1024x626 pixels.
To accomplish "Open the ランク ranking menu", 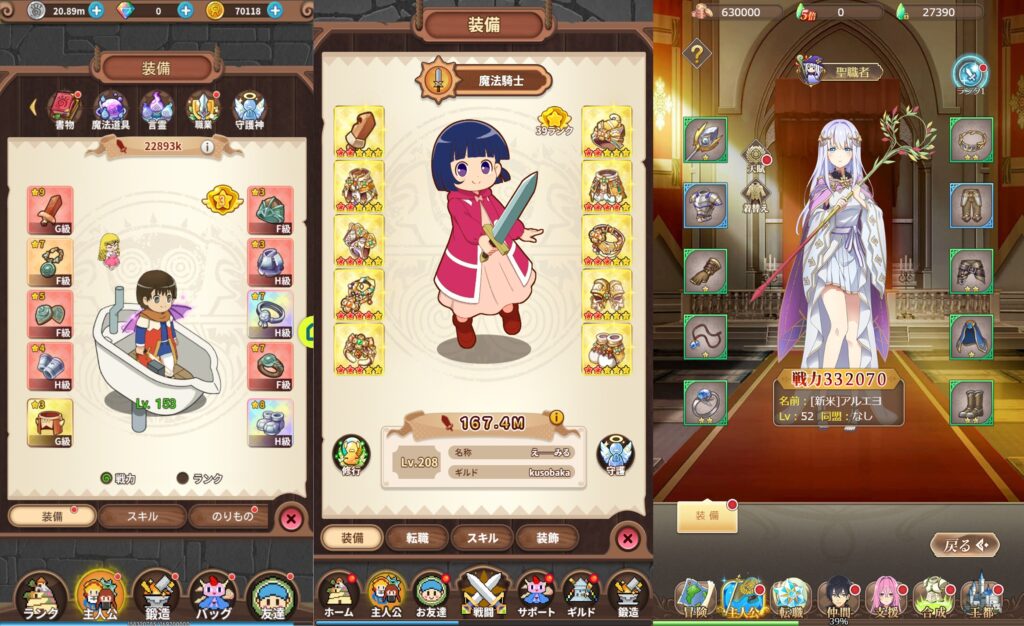I will (42, 595).
